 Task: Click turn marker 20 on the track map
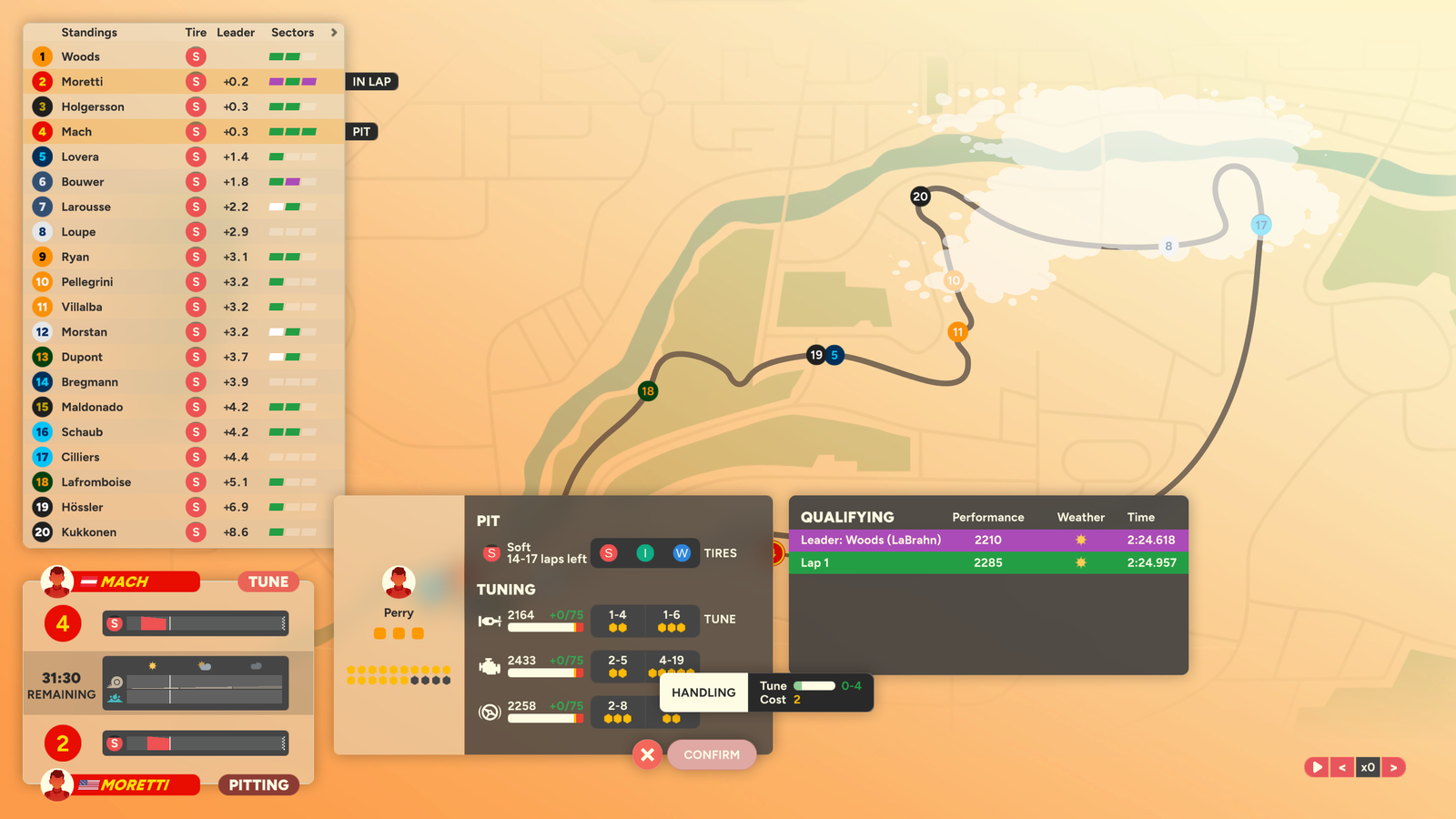click(x=920, y=197)
